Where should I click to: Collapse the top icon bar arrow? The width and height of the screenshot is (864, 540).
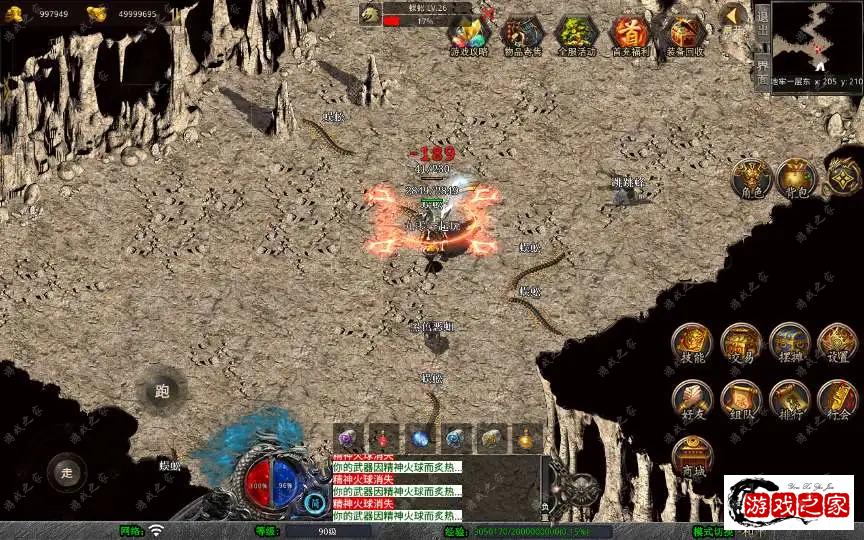[x=735, y=16]
